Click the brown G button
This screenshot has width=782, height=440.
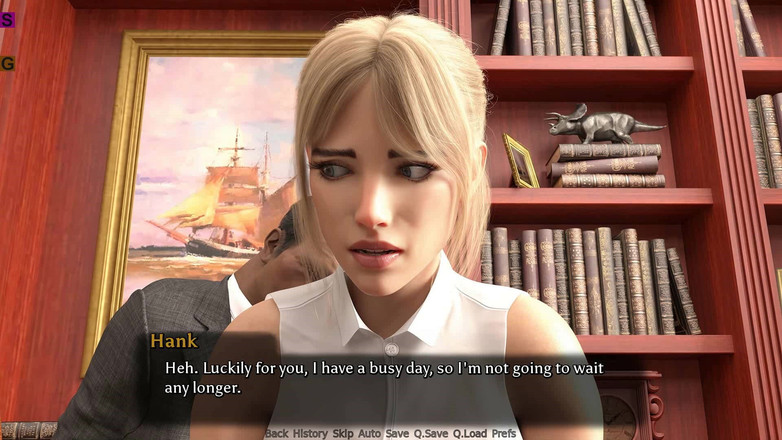pos(7,63)
